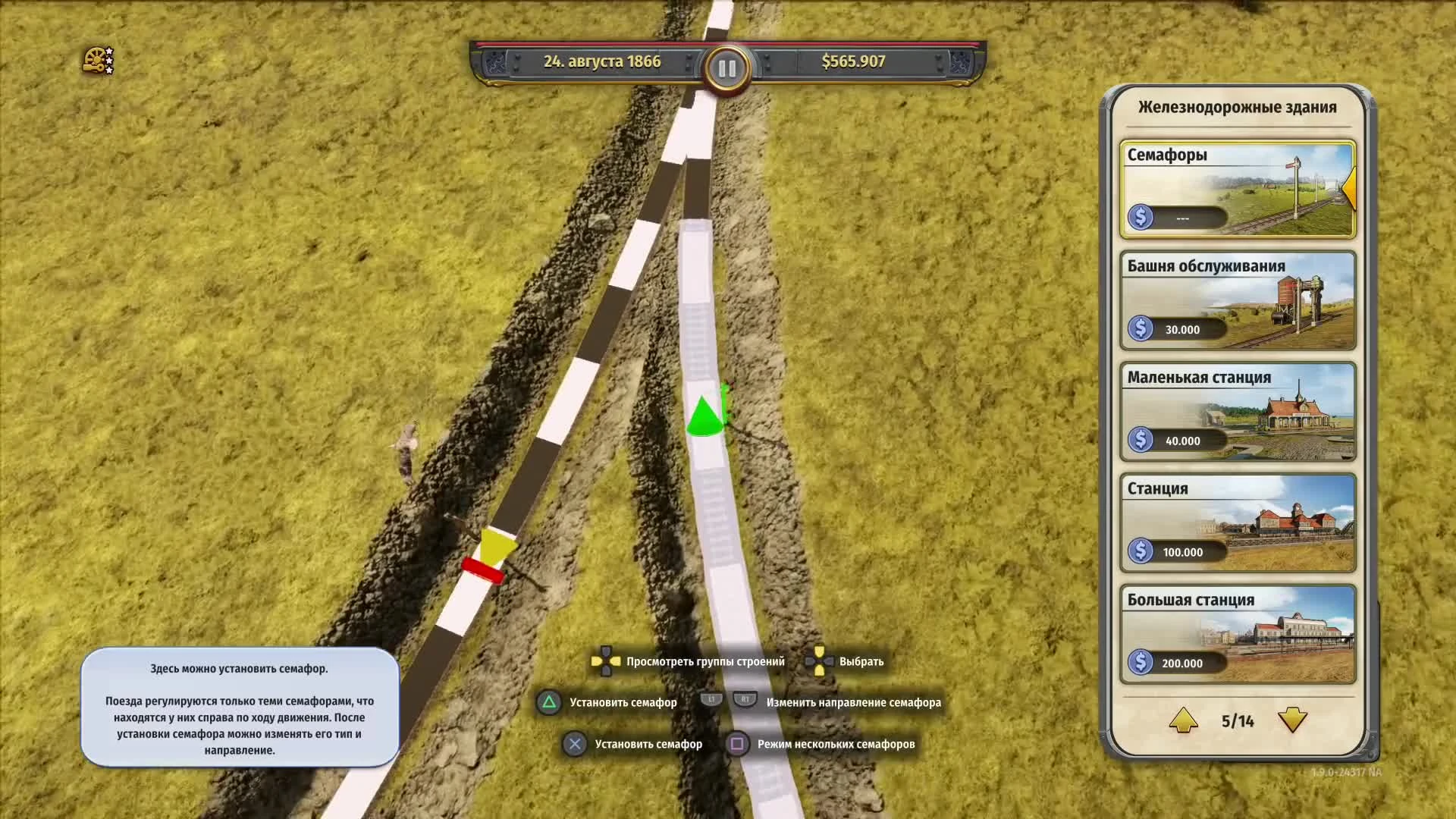Click the up arrow to browse previous buildings page
Screen dimensions: 1456x819
click(x=1183, y=720)
